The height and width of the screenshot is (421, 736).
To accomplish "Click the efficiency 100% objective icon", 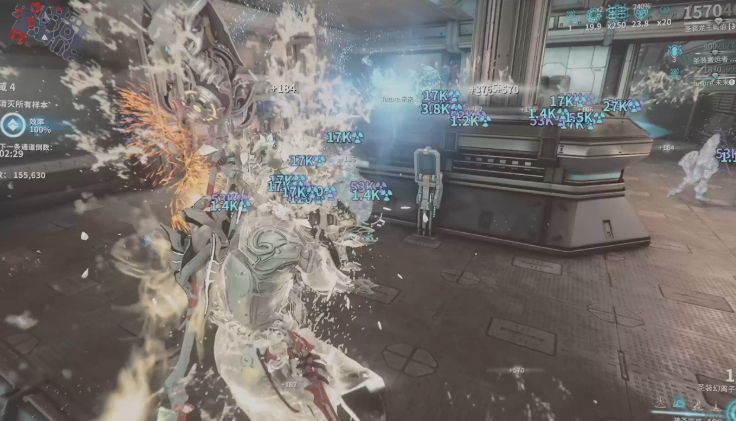I will point(13,125).
